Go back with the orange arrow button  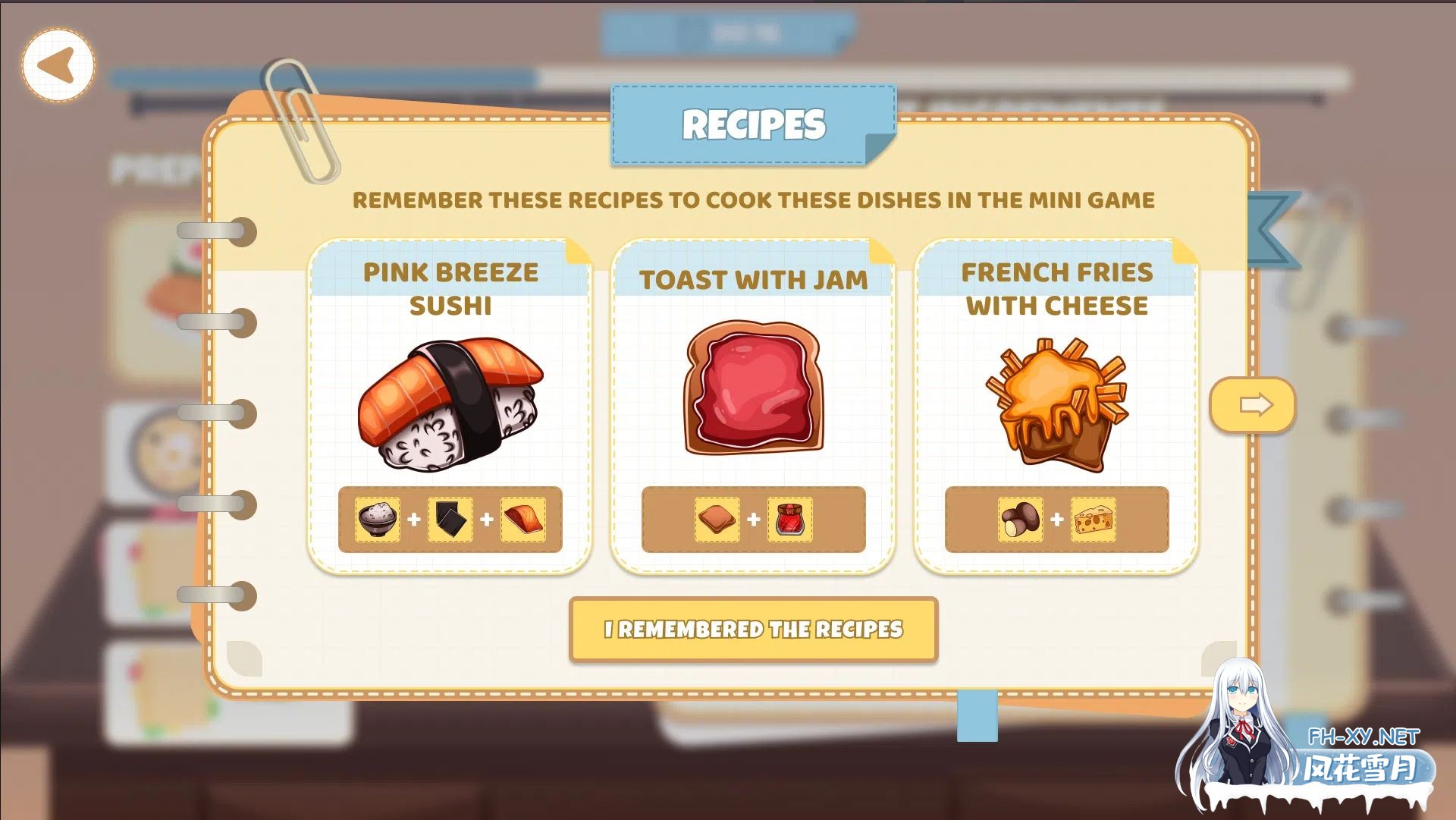pos(58,64)
